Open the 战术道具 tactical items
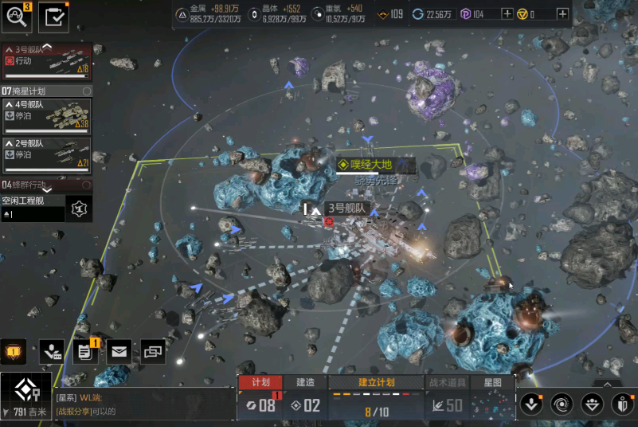 [447, 382]
